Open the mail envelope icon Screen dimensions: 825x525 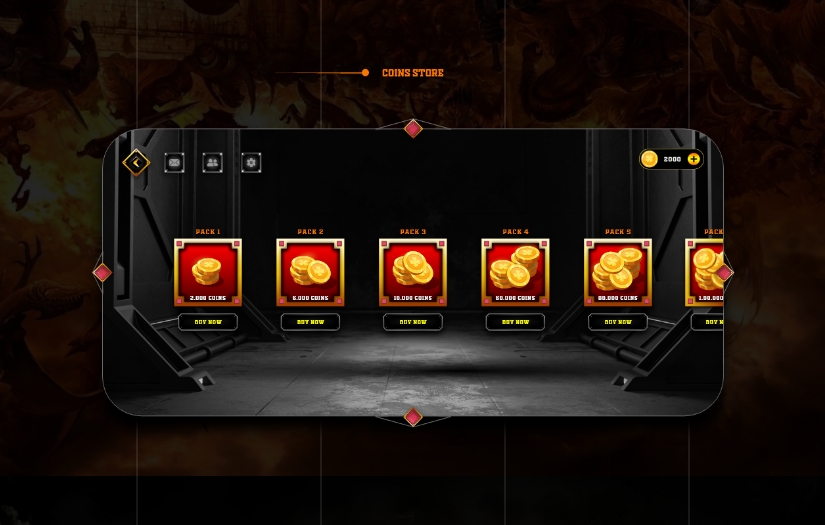coord(174,162)
